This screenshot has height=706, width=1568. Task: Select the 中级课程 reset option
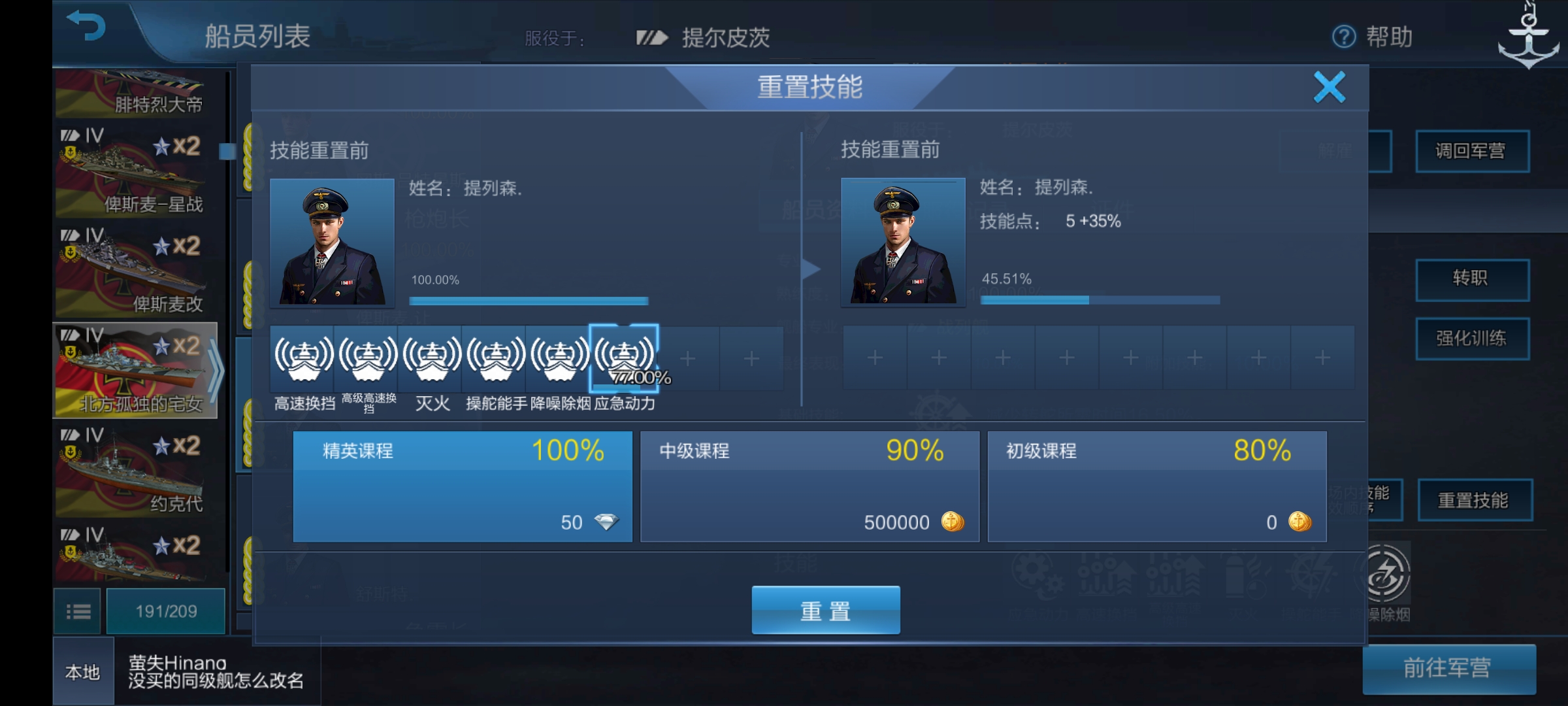810,487
